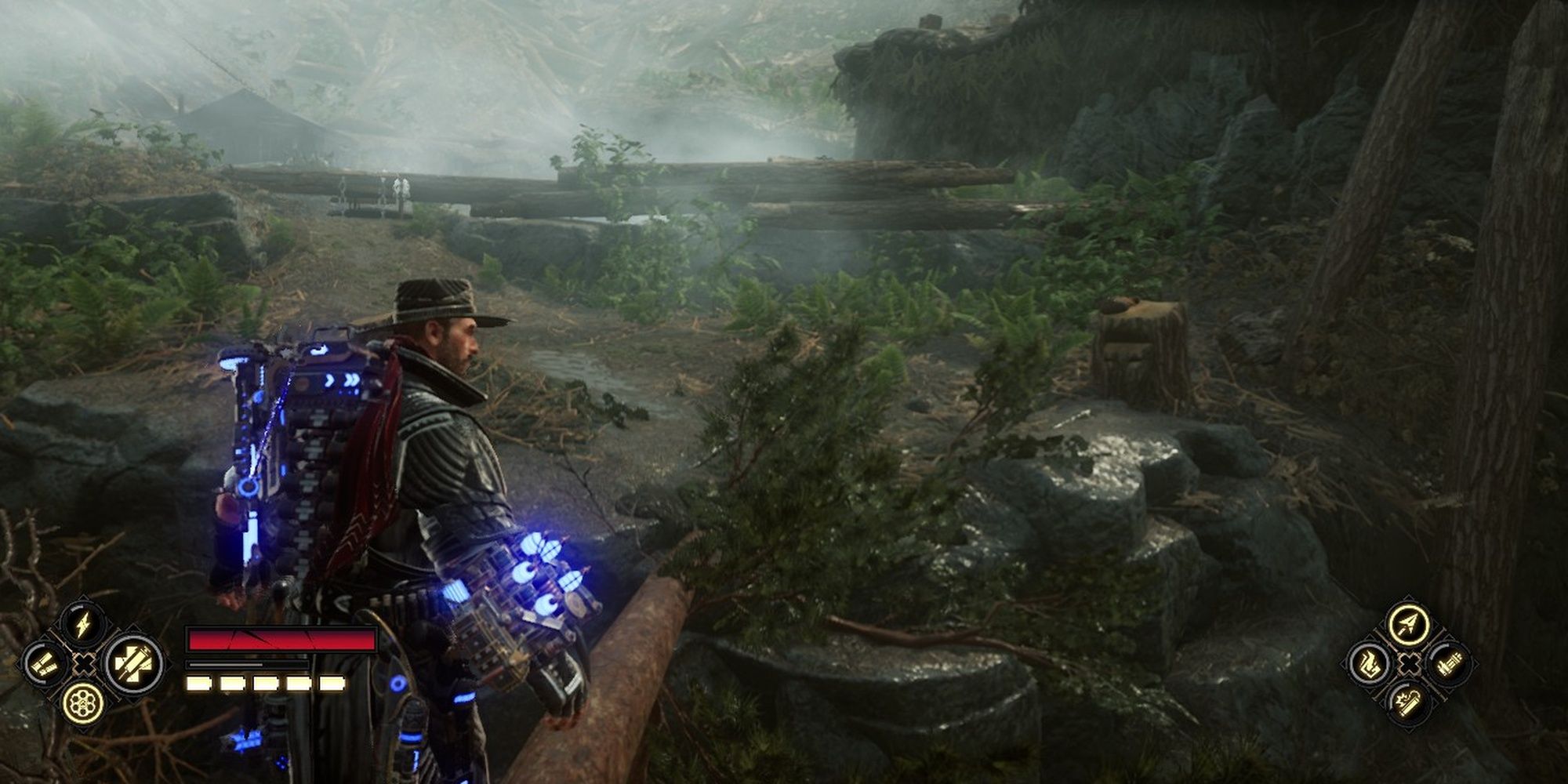Select the revolver cylinder icon on the weapon wheel

[84, 704]
